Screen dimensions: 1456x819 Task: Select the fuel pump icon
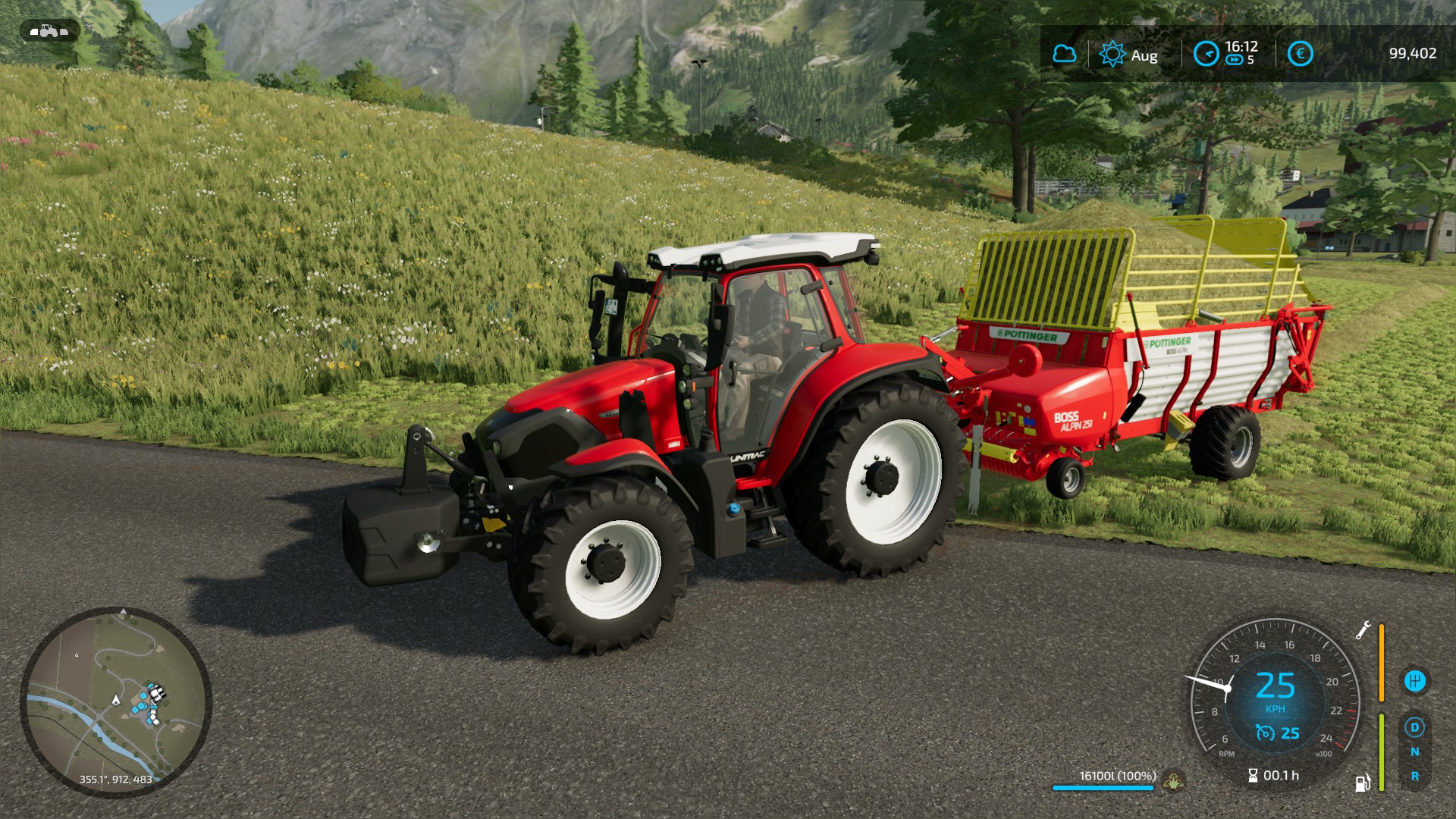tap(1363, 782)
